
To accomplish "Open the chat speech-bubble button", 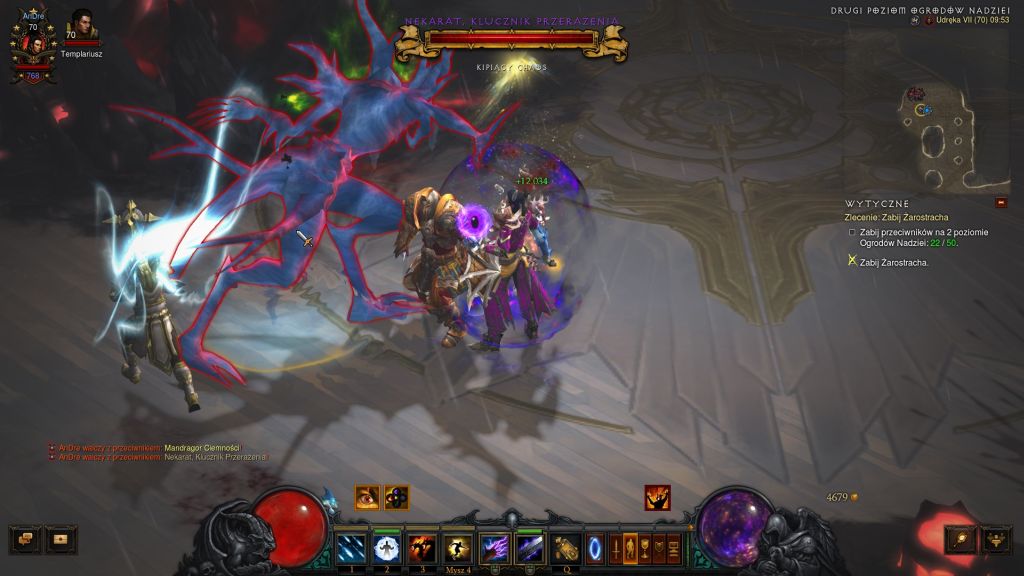I will (x=24, y=539).
